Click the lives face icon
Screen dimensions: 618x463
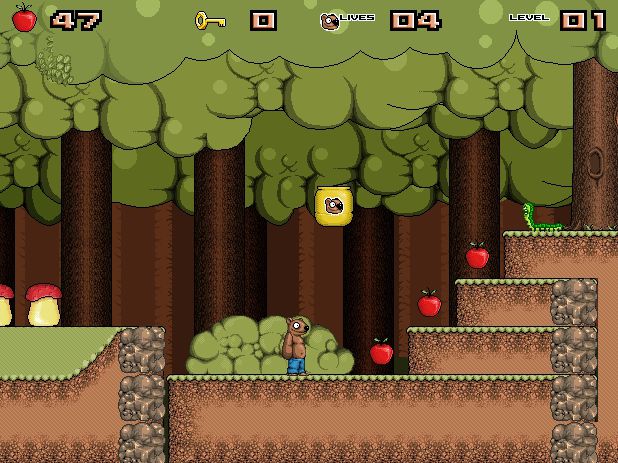pyautogui.click(x=329, y=20)
